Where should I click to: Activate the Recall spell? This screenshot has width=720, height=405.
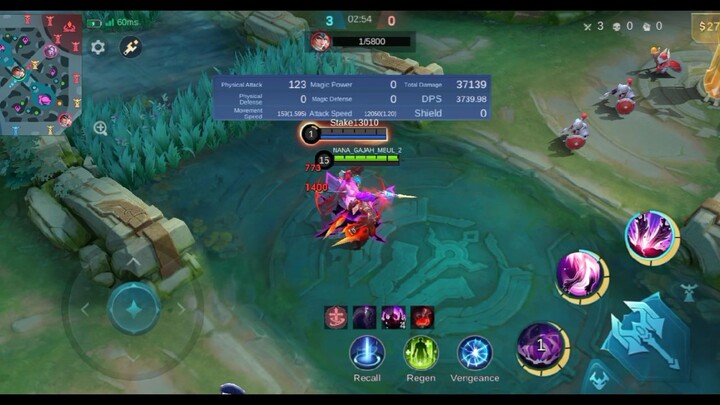[x=367, y=353]
